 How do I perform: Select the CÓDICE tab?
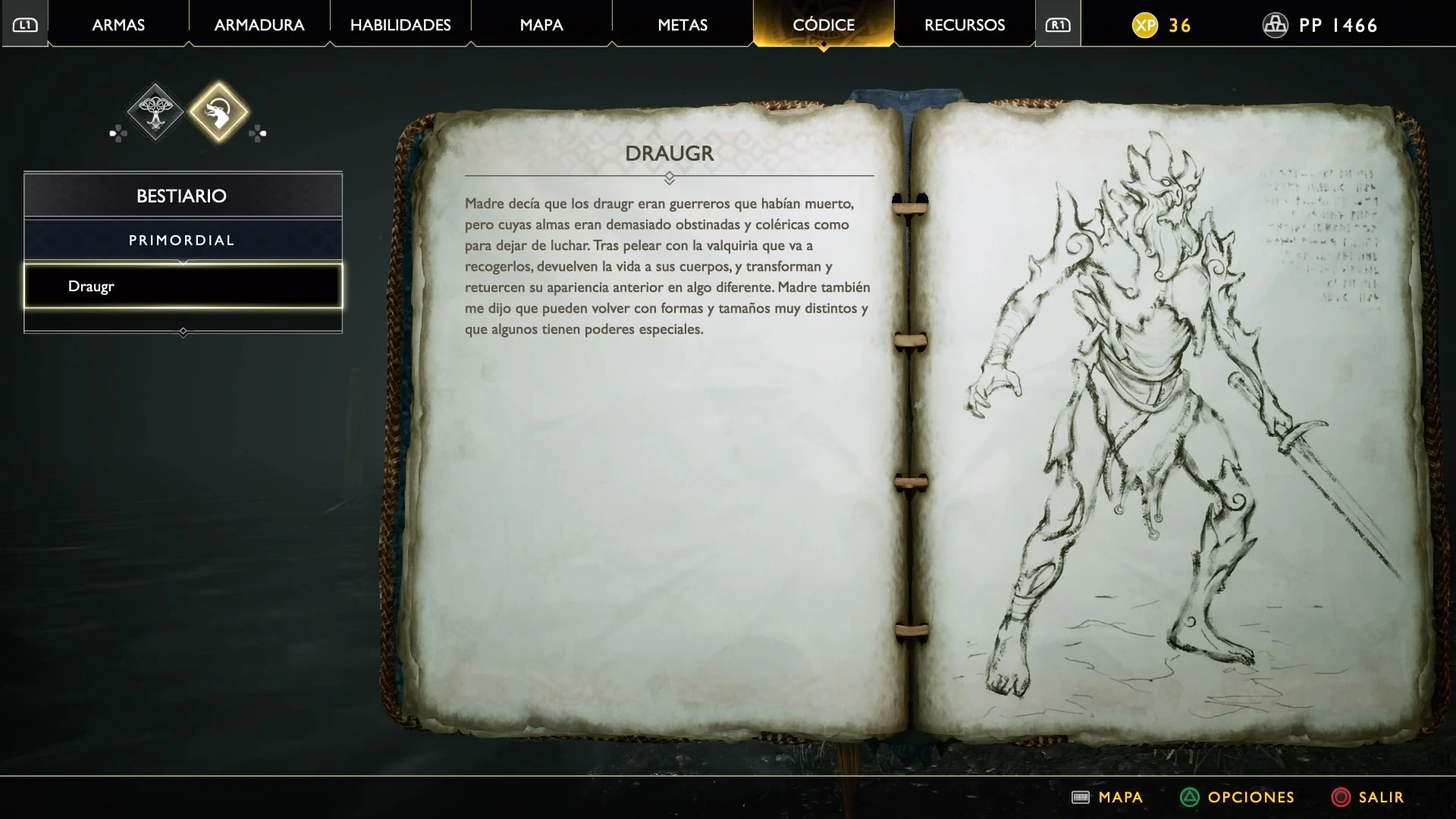pos(824,25)
